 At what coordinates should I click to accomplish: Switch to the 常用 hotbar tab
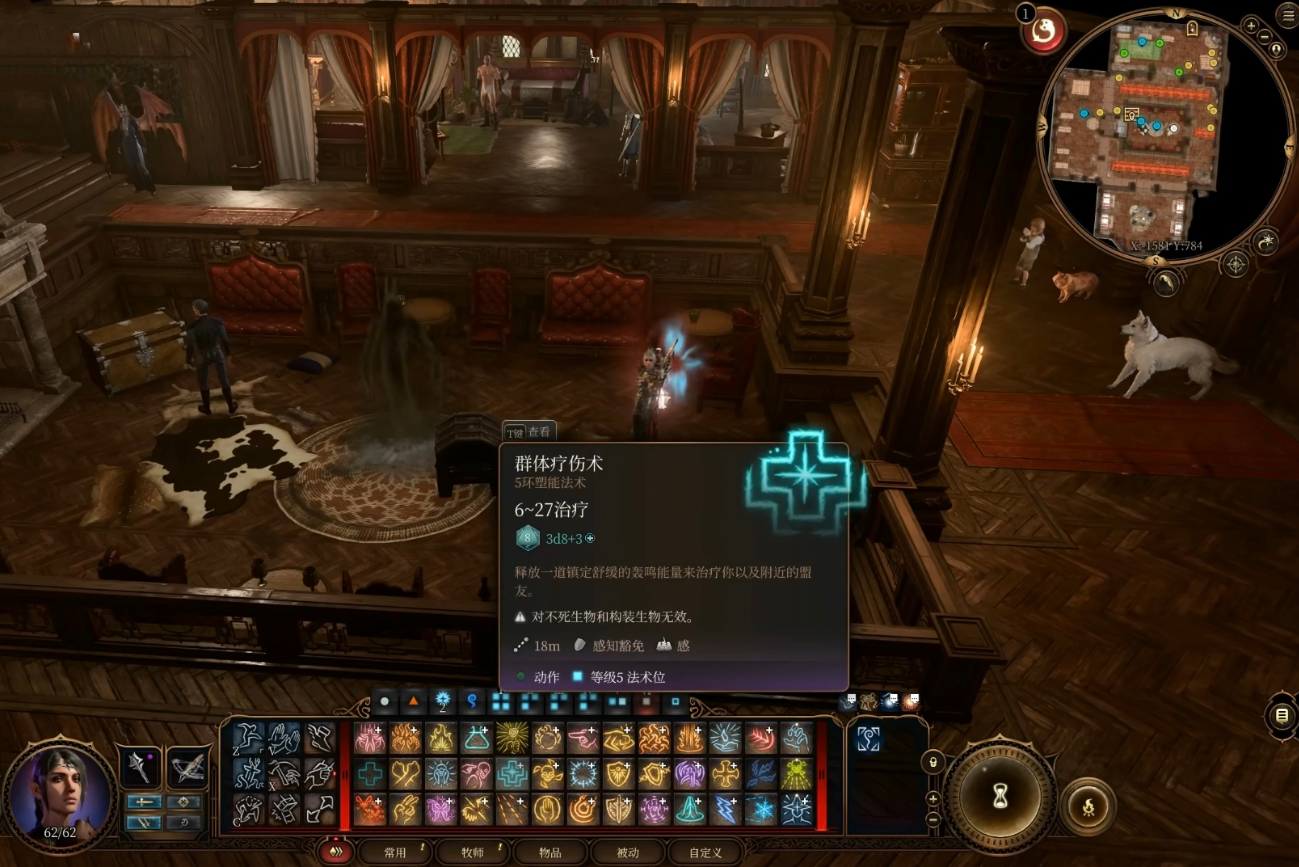[396, 852]
